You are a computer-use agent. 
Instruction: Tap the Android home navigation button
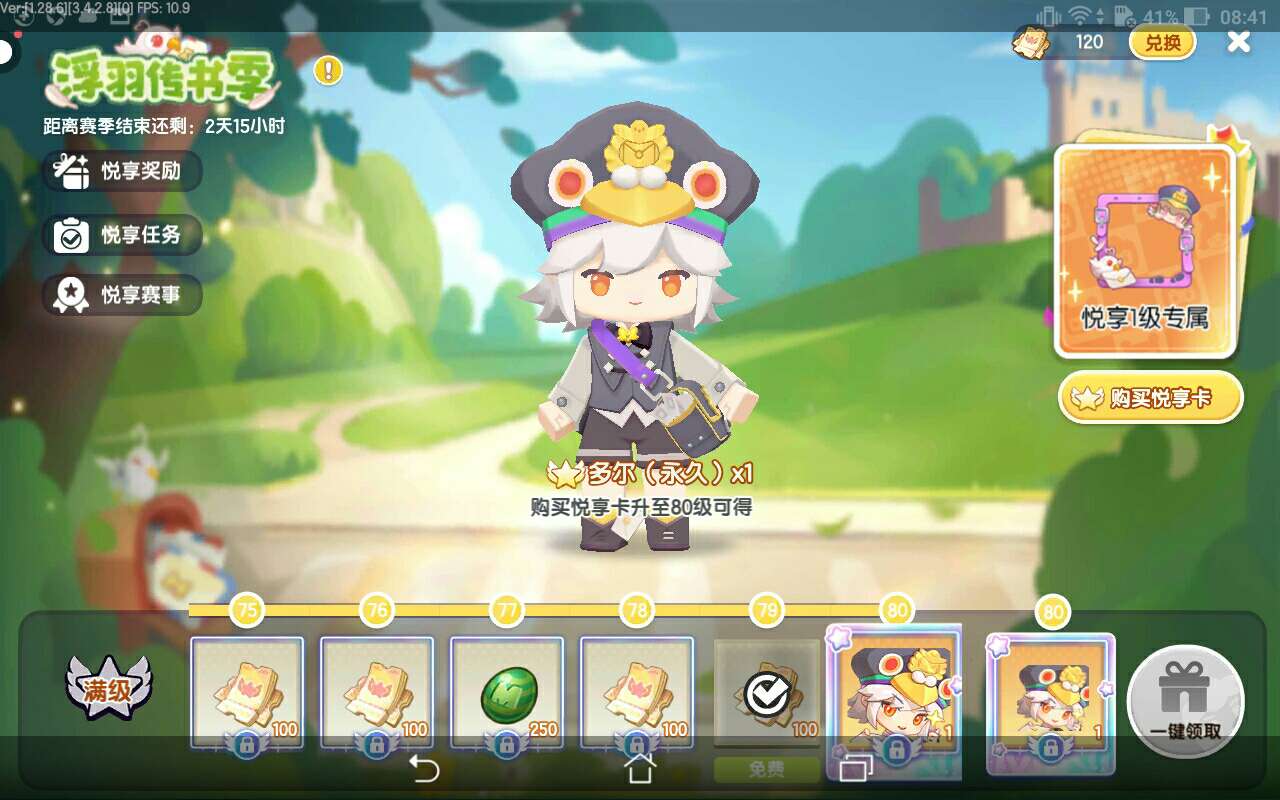(x=639, y=769)
